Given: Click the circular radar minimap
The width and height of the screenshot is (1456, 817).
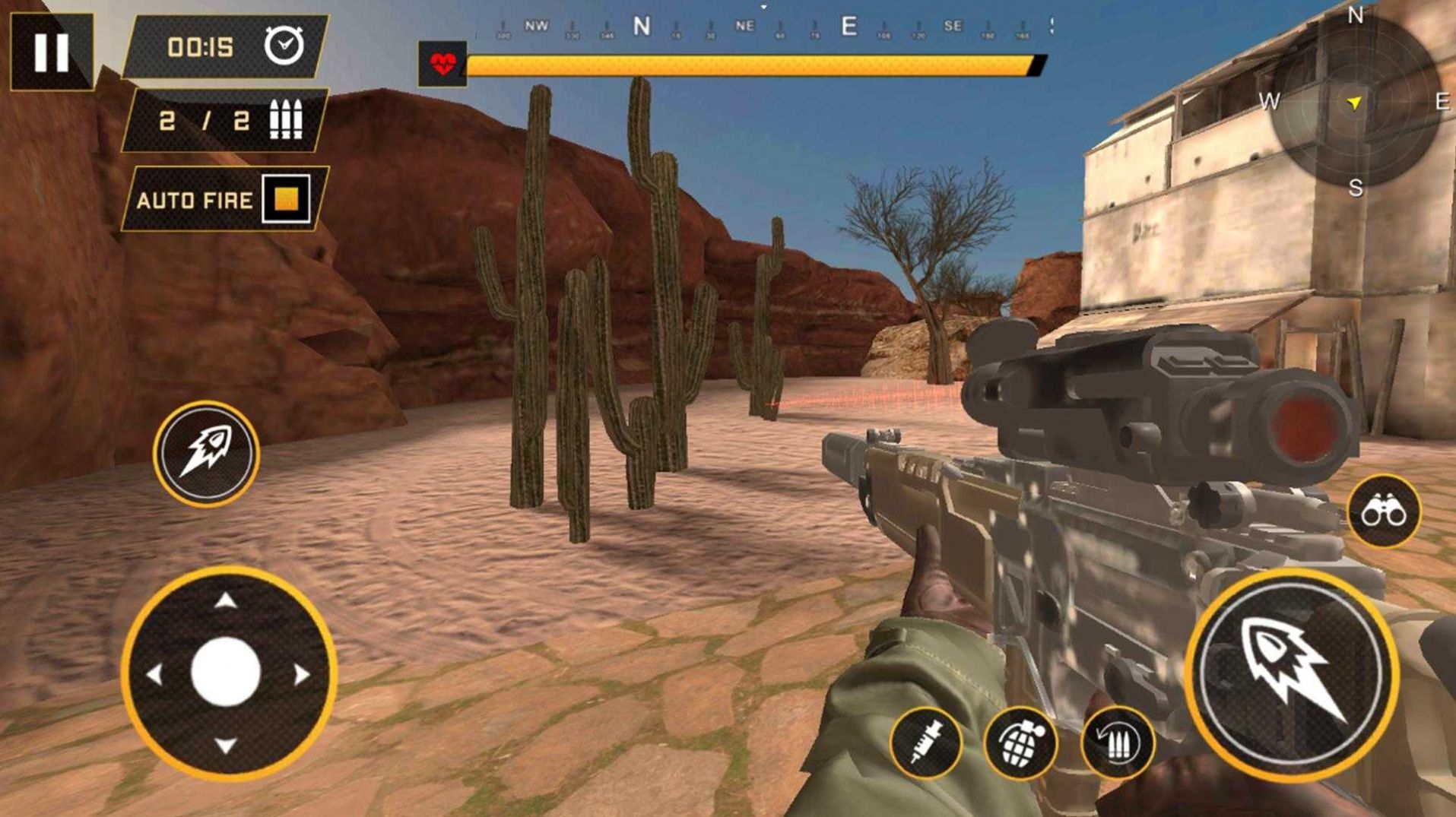Looking at the screenshot, I should 1354,102.
